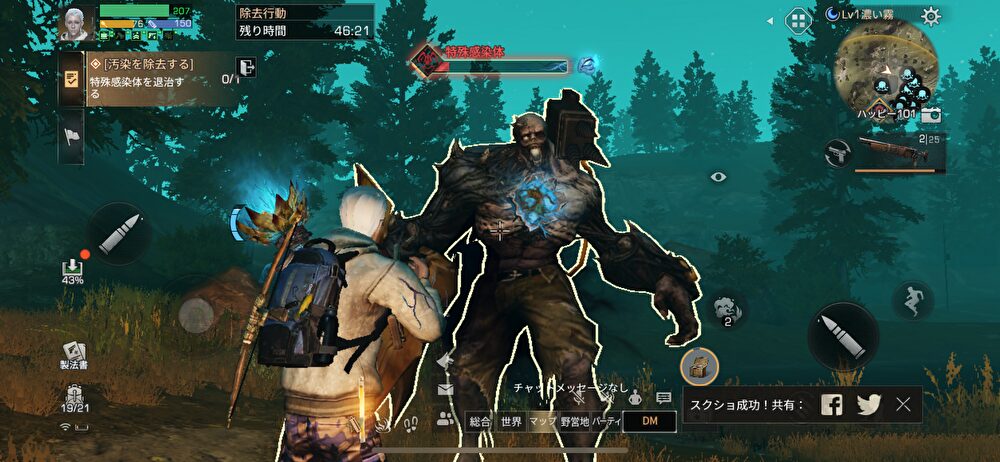Close the screenshot share popup

pos(904,404)
